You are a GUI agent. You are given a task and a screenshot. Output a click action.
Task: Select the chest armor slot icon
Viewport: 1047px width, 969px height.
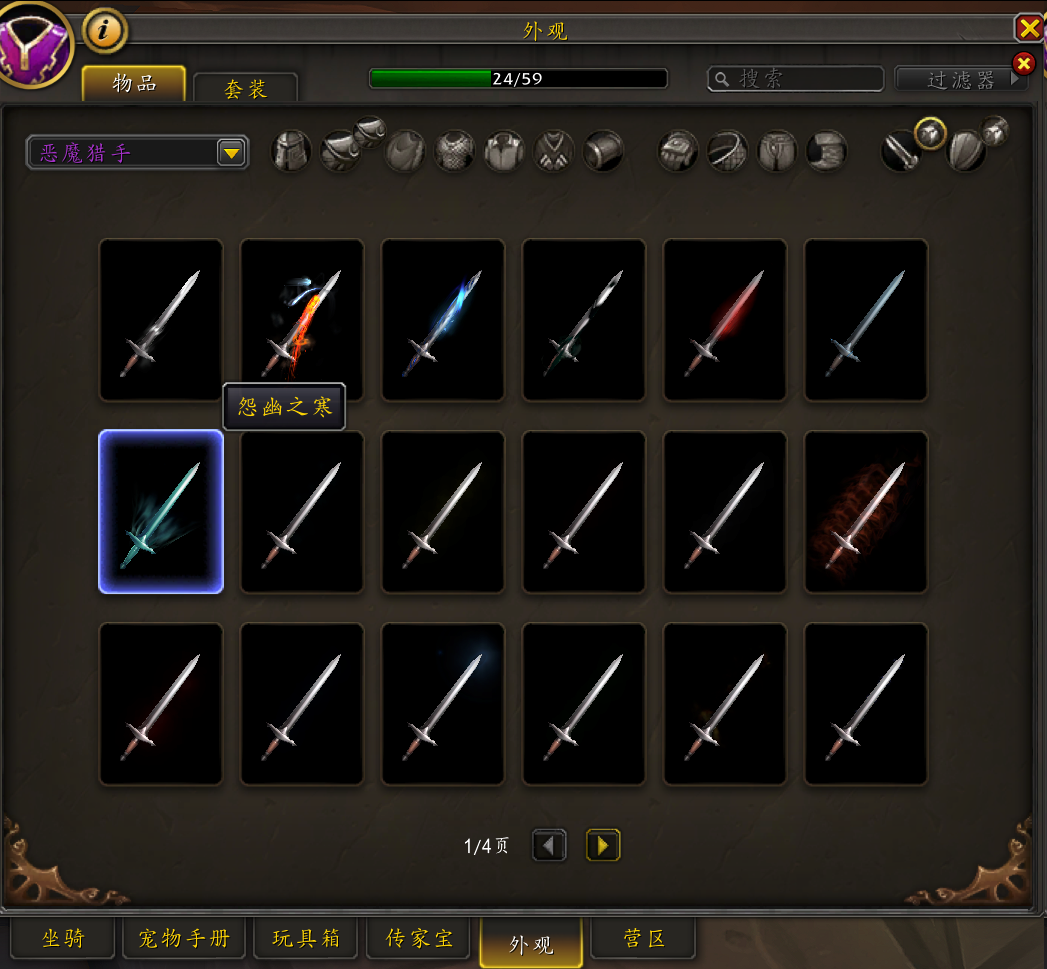(455, 151)
